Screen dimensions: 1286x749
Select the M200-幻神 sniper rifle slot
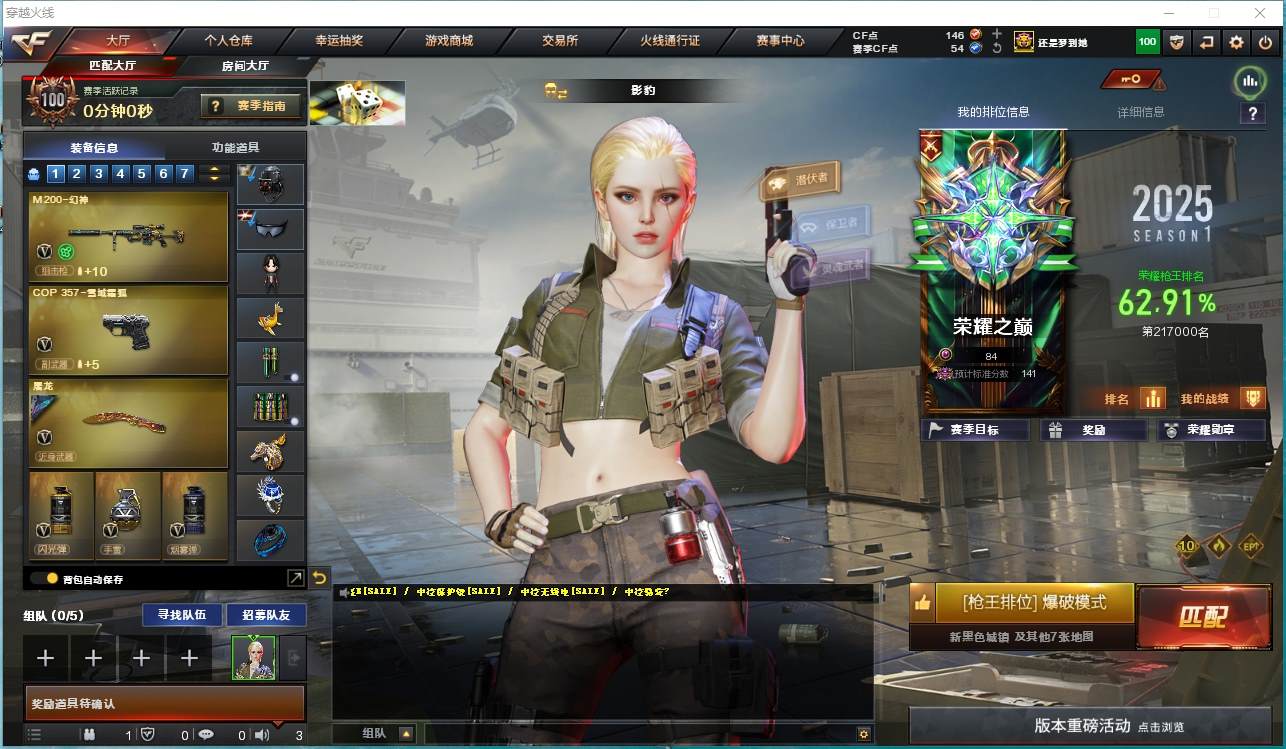click(129, 236)
